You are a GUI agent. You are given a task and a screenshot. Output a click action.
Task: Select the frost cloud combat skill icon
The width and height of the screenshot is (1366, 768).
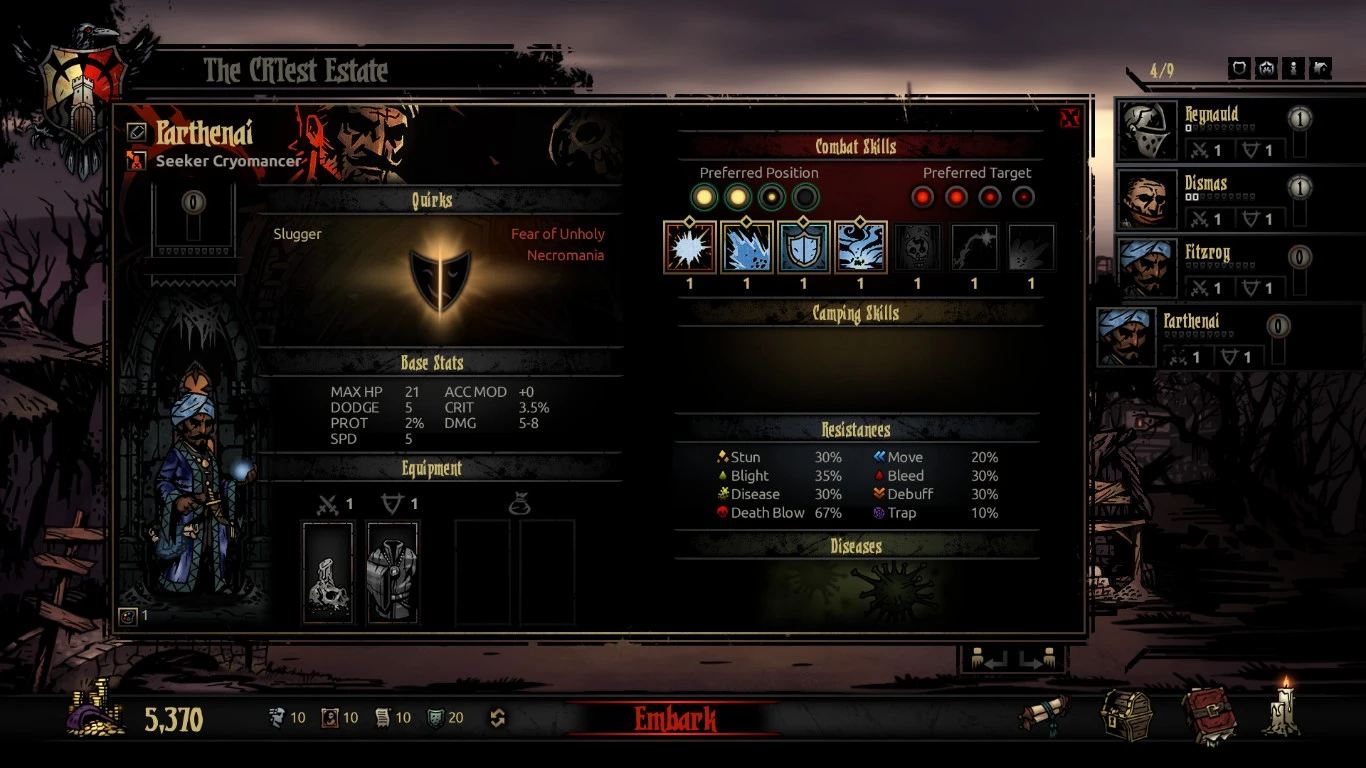860,248
